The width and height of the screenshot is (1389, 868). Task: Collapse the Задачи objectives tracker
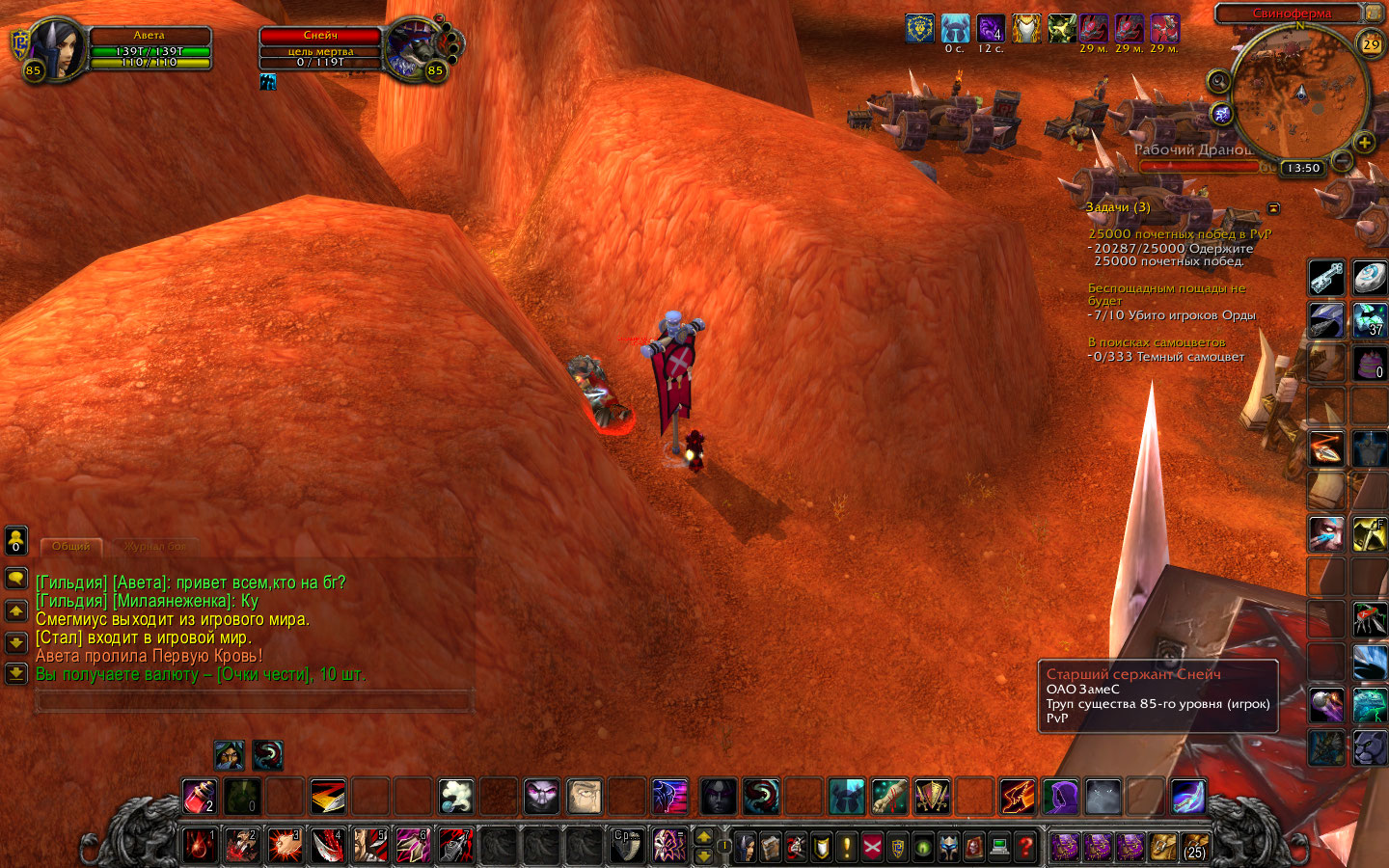click(1273, 207)
